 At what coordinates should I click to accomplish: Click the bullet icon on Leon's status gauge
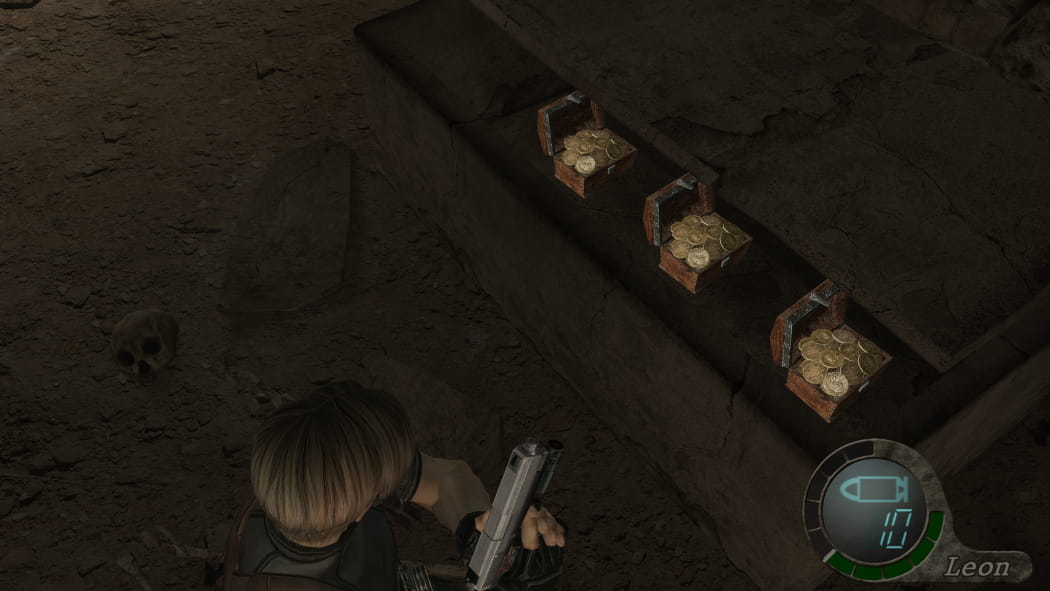(870, 491)
